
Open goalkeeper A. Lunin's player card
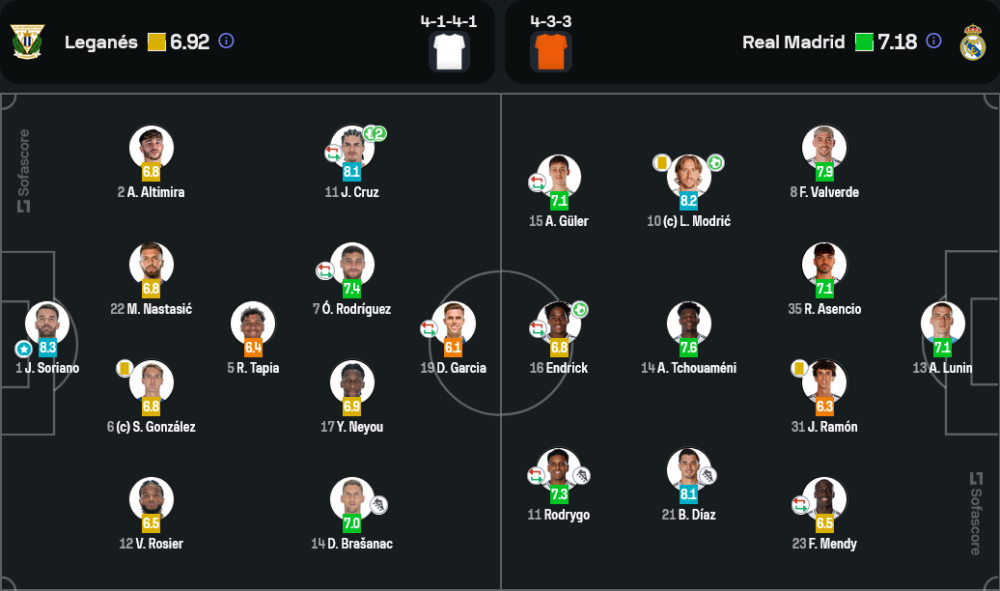[942, 323]
